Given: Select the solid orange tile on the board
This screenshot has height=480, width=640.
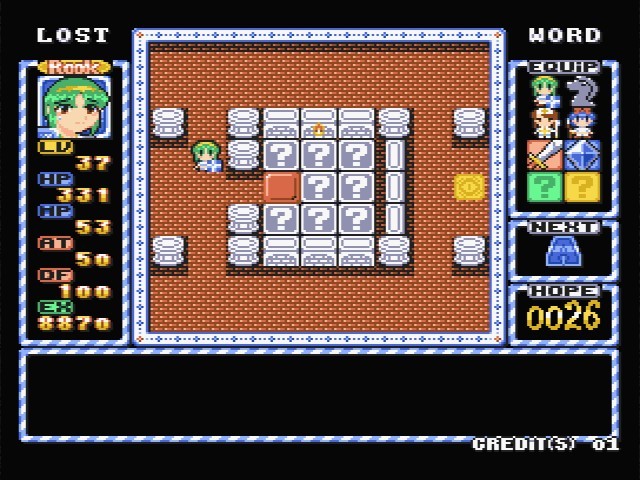Looking at the screenshot, I should coord(281,186).
